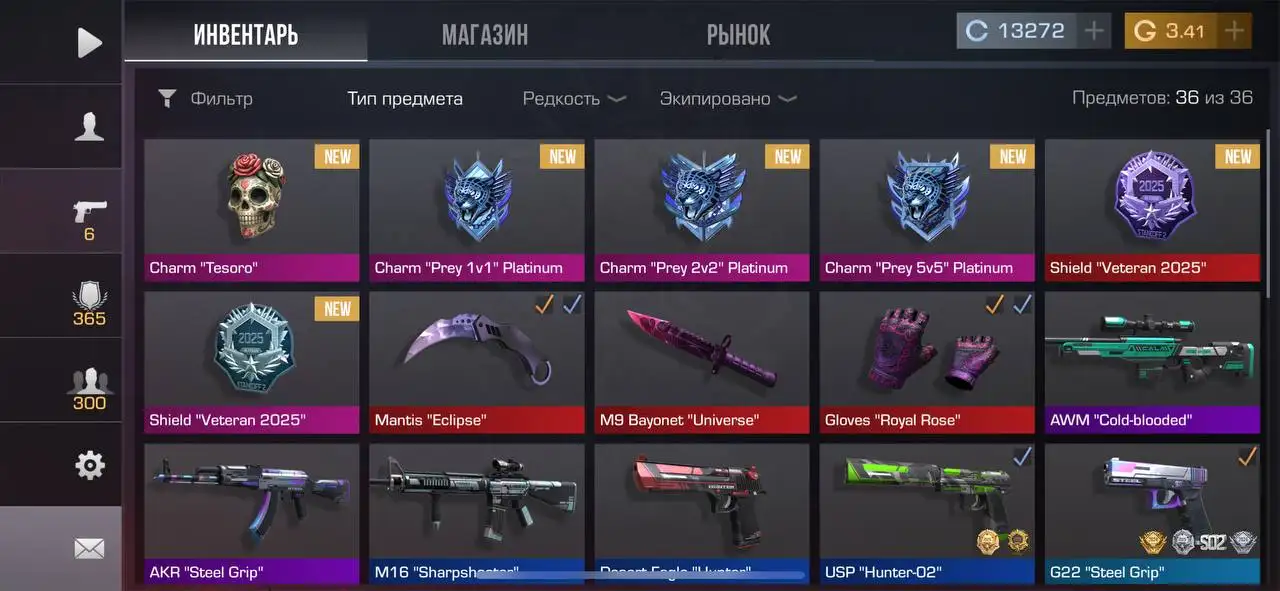Select the Gloves "Royal Rose" item

click(x=926, y=362)
